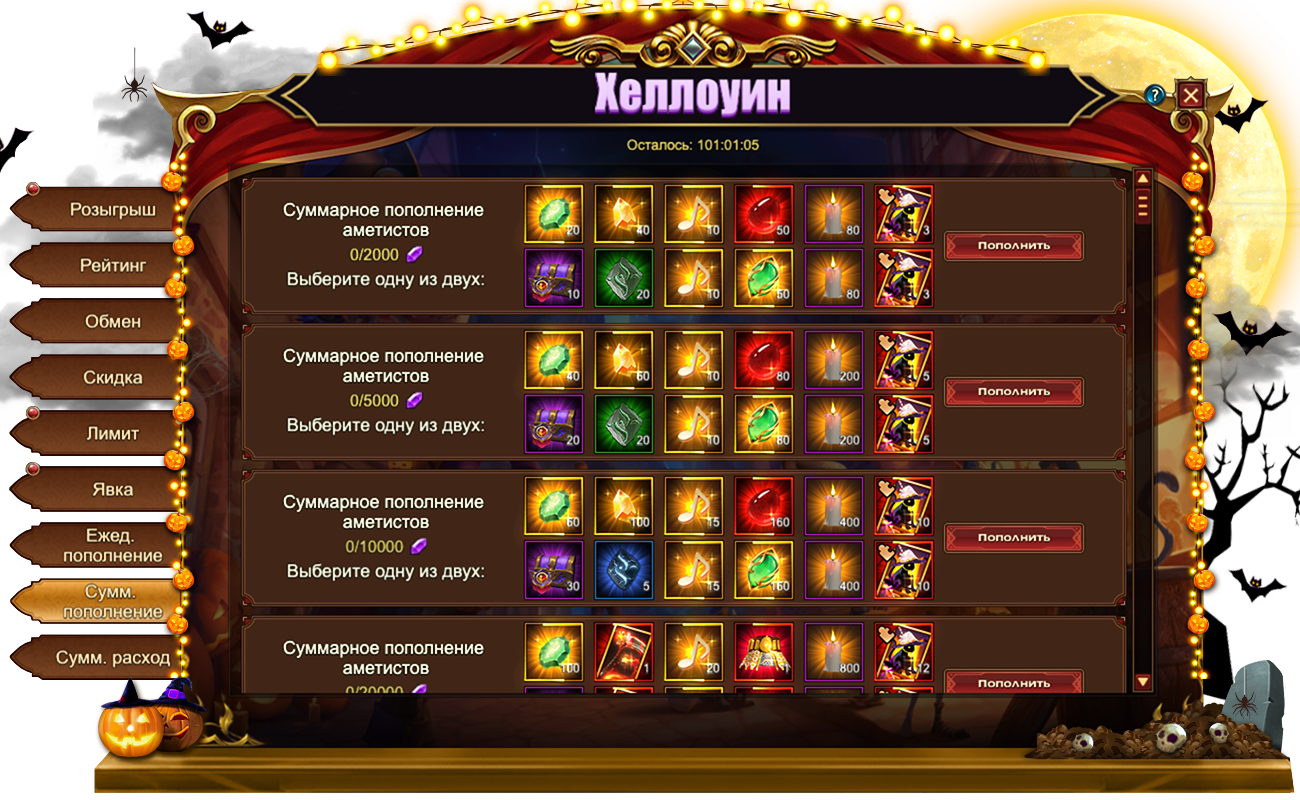The image size is (1300, 800).
Task: Select the blue rune reward in the 10000 tier
Action: [x=623, y=571]
